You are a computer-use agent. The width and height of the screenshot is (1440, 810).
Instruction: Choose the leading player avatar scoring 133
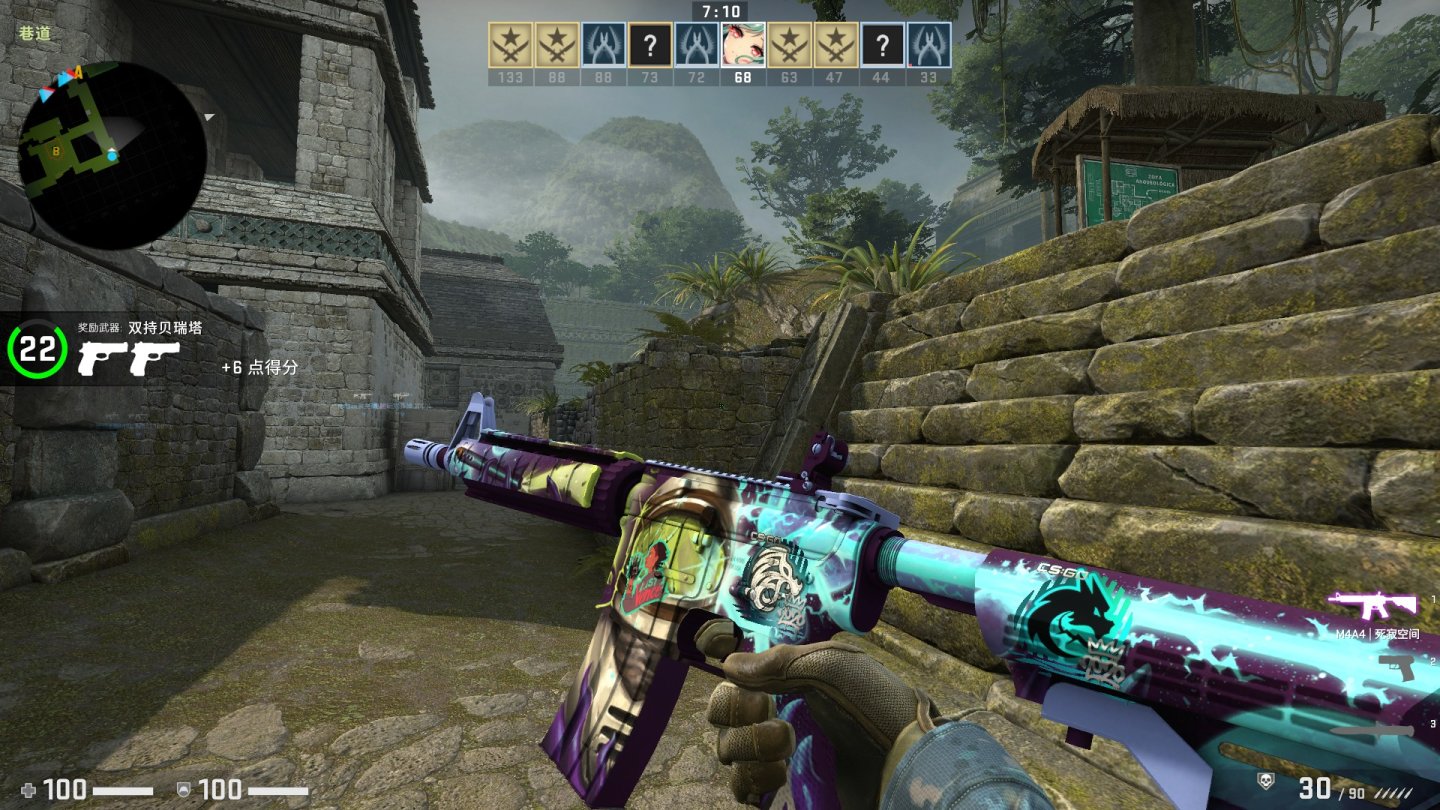(510, 45)
